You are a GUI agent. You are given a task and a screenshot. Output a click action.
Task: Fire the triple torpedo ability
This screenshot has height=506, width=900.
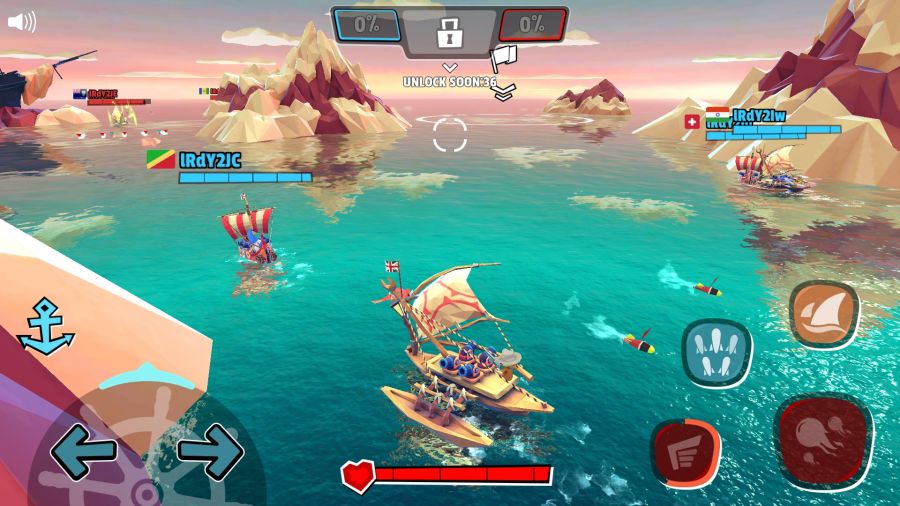point(716,352)
